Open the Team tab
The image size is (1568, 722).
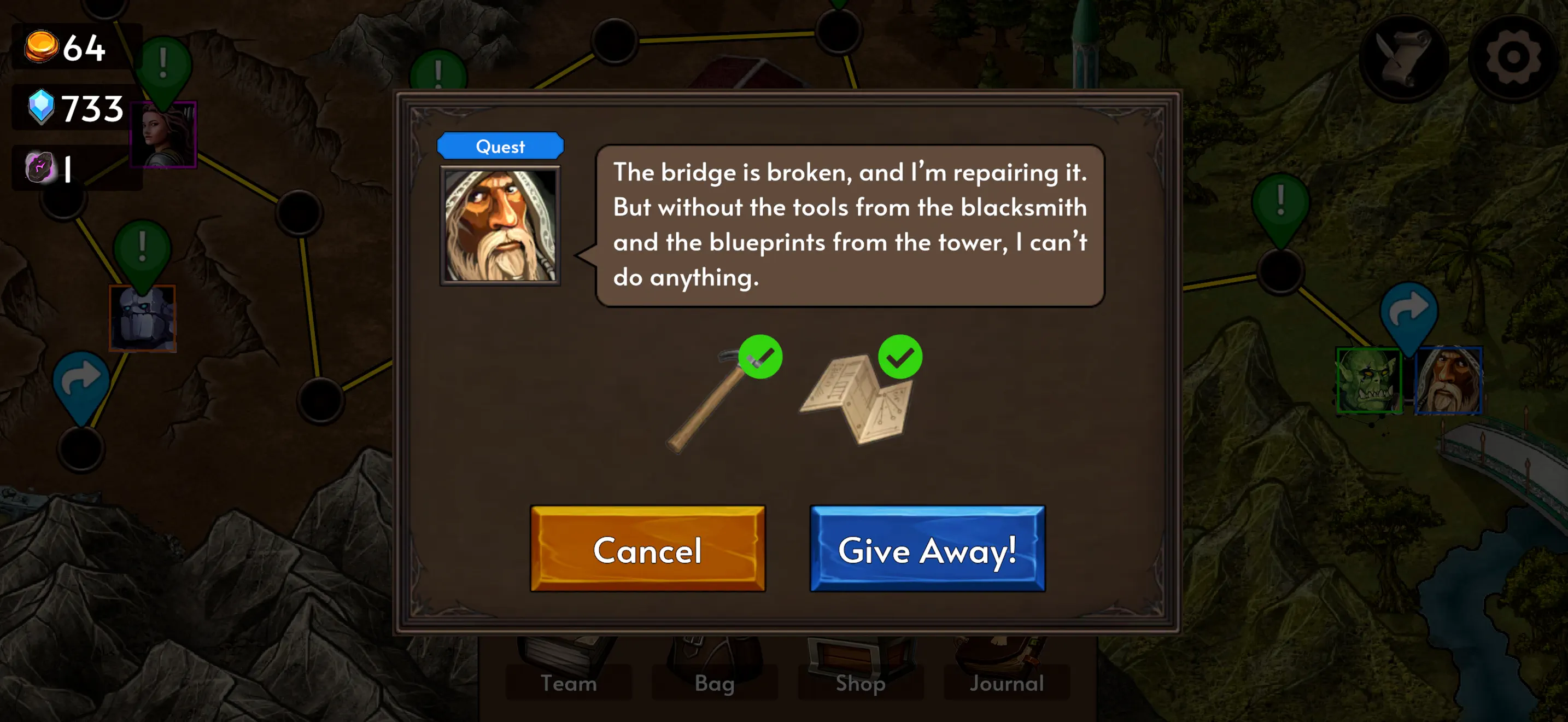[569, 683]
